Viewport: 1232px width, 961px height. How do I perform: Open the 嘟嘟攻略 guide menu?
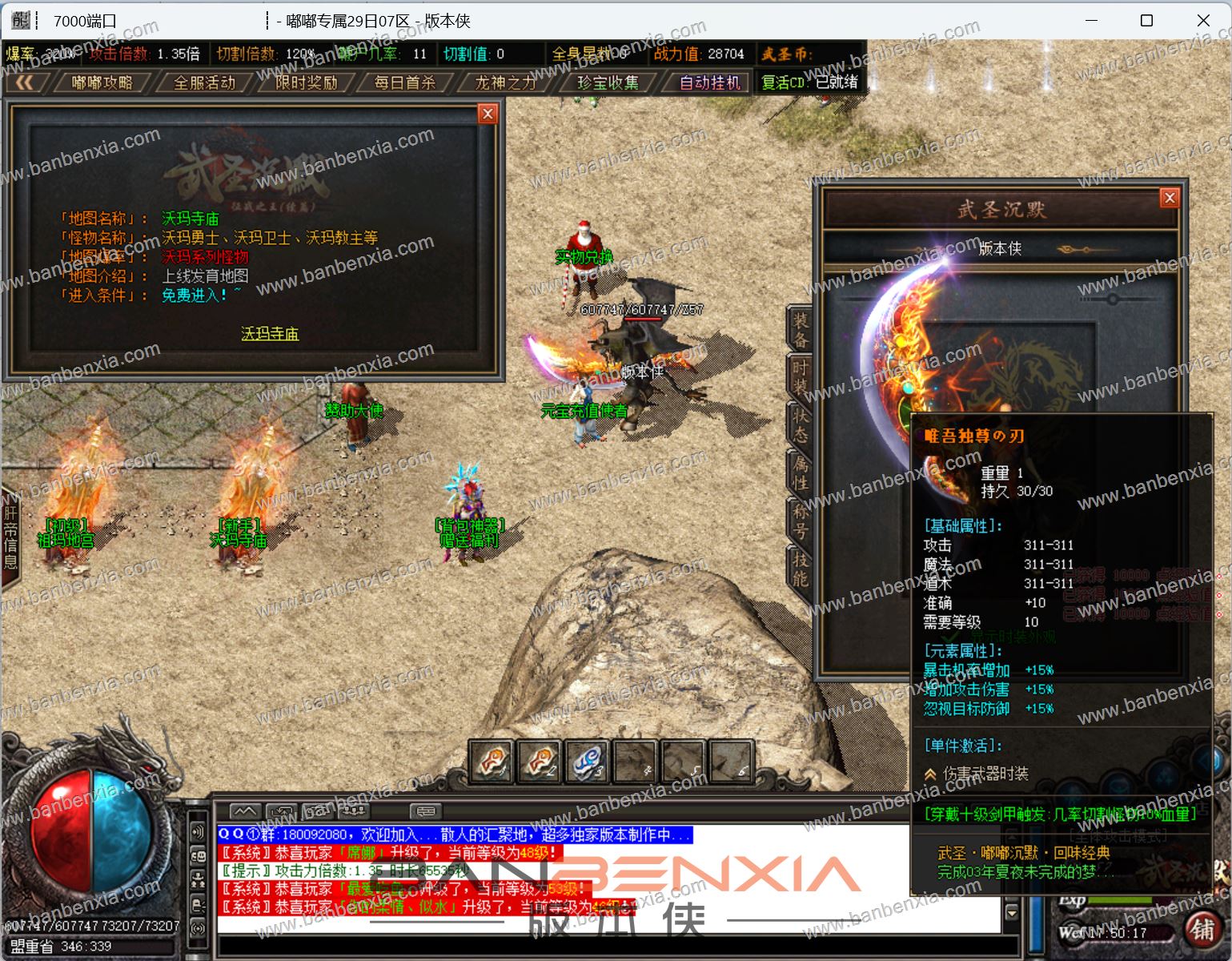click(102, 82)
